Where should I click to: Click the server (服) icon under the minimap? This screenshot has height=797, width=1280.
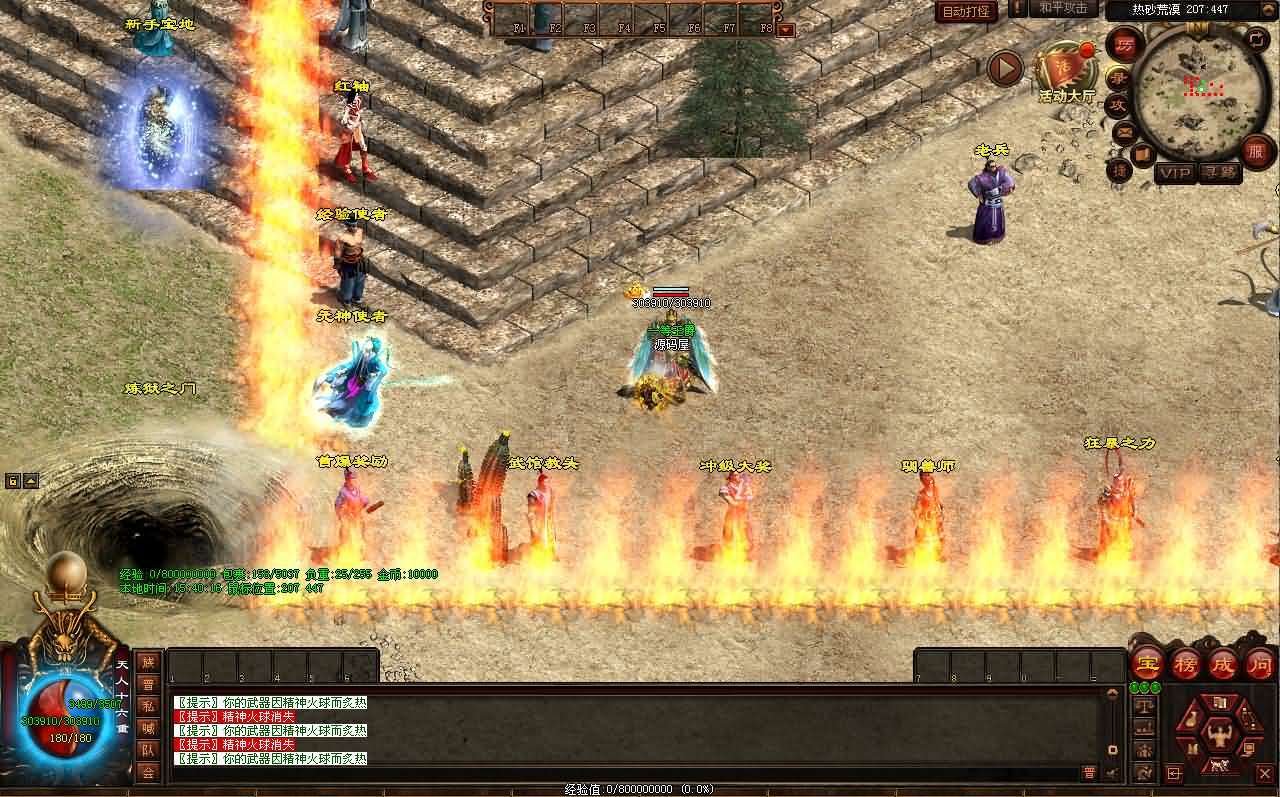point(1255,152)
